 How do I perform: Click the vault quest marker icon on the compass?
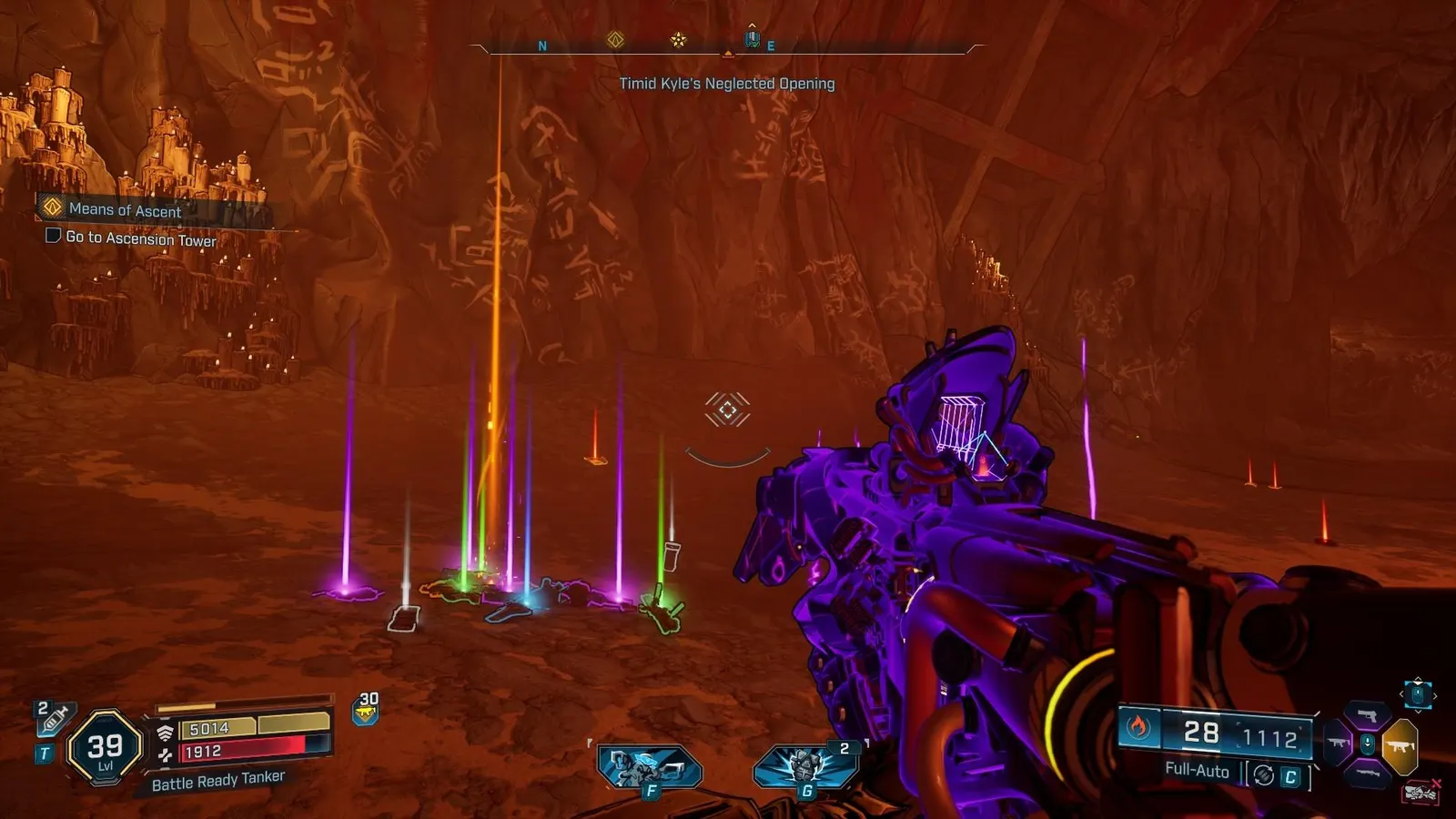pyautogui.click(x=617, y=41)
